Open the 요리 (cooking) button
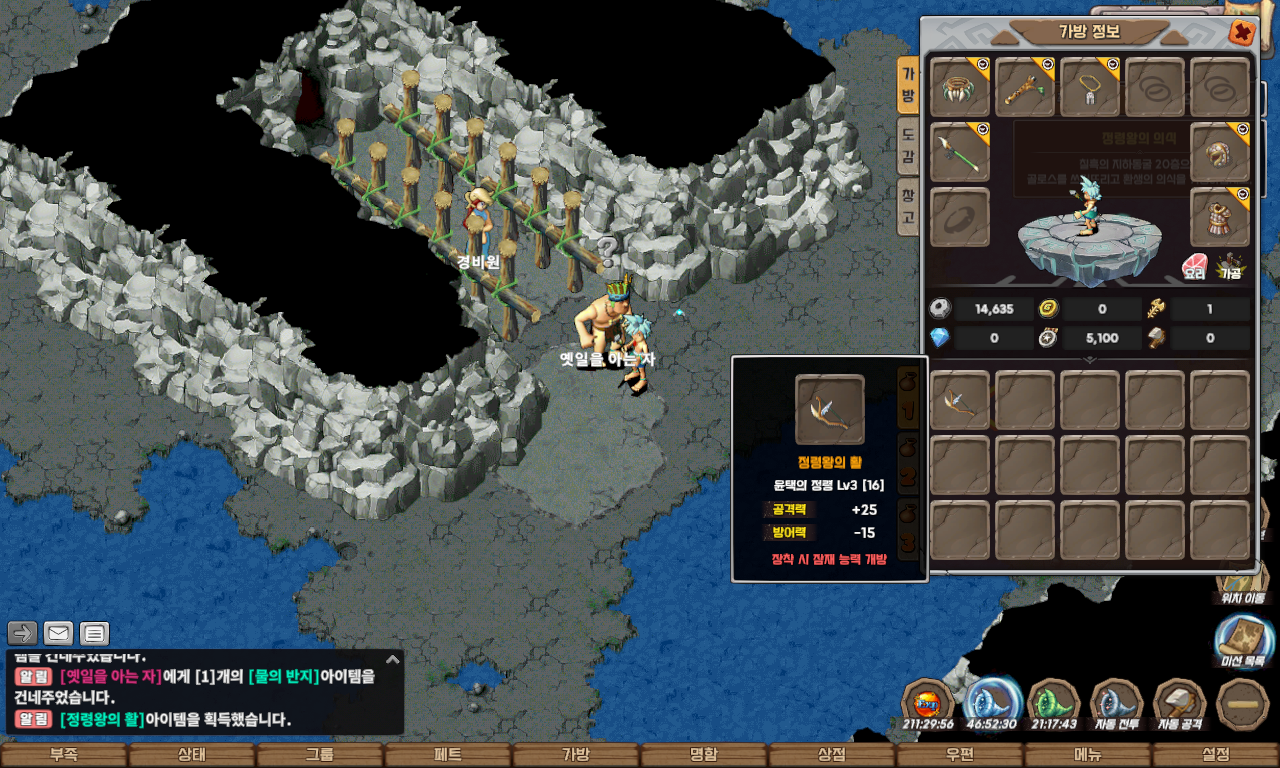1280x768 pixels. [1194, 267]
